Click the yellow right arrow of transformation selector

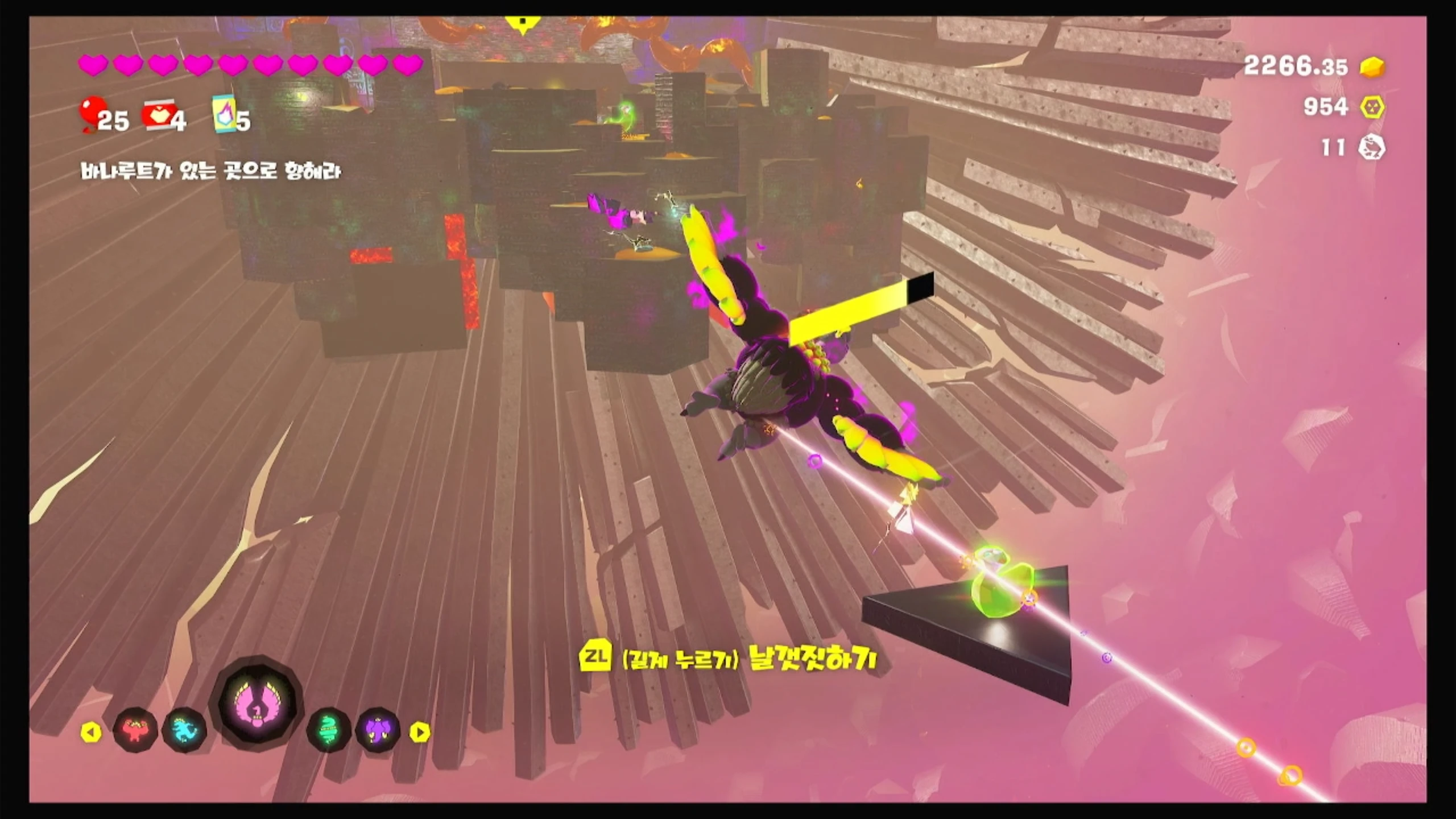[x=420, y=732]
